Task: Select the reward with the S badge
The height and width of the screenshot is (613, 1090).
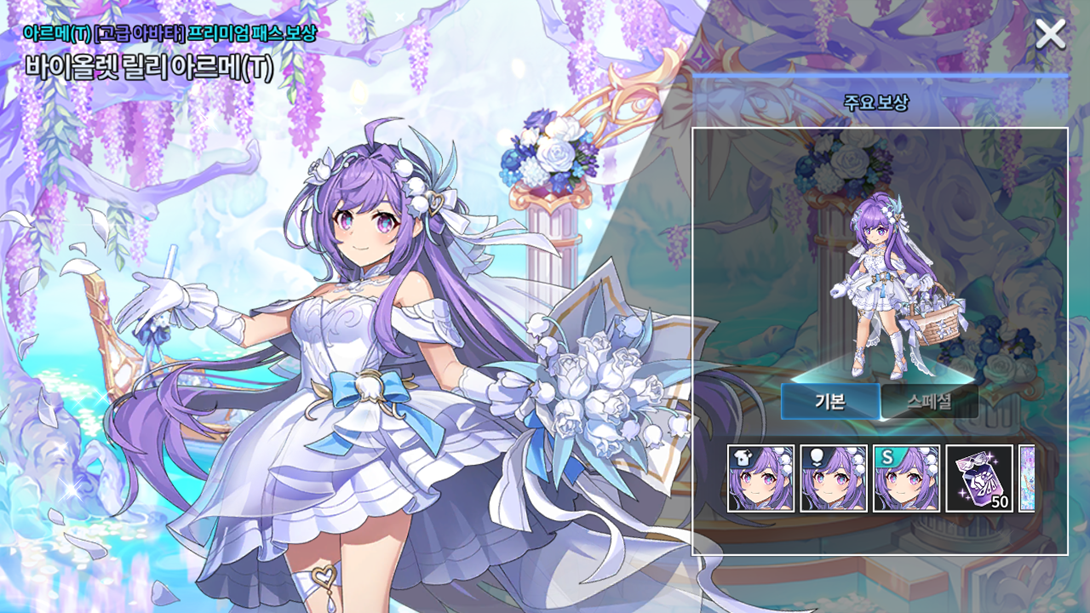Action: click(x=906, y=479)
